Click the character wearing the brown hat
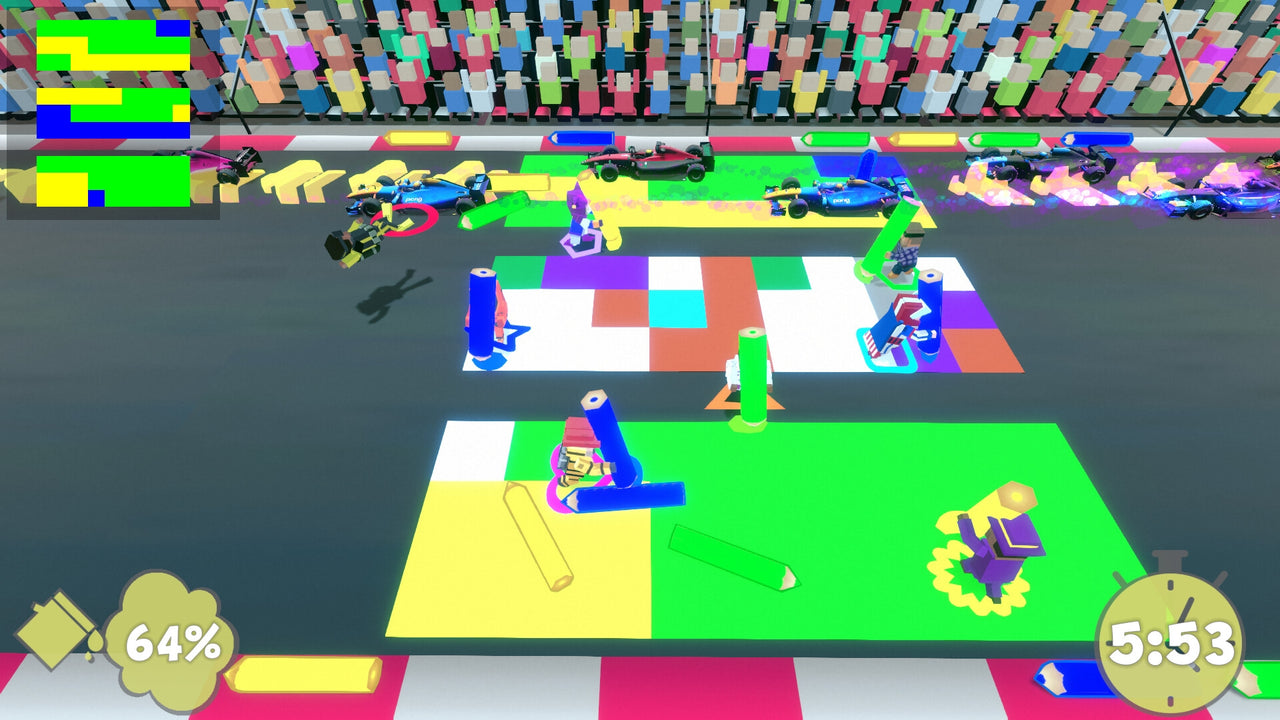Image resolution: width=1280 pixels, height=720 pixels. coord(908,250)
